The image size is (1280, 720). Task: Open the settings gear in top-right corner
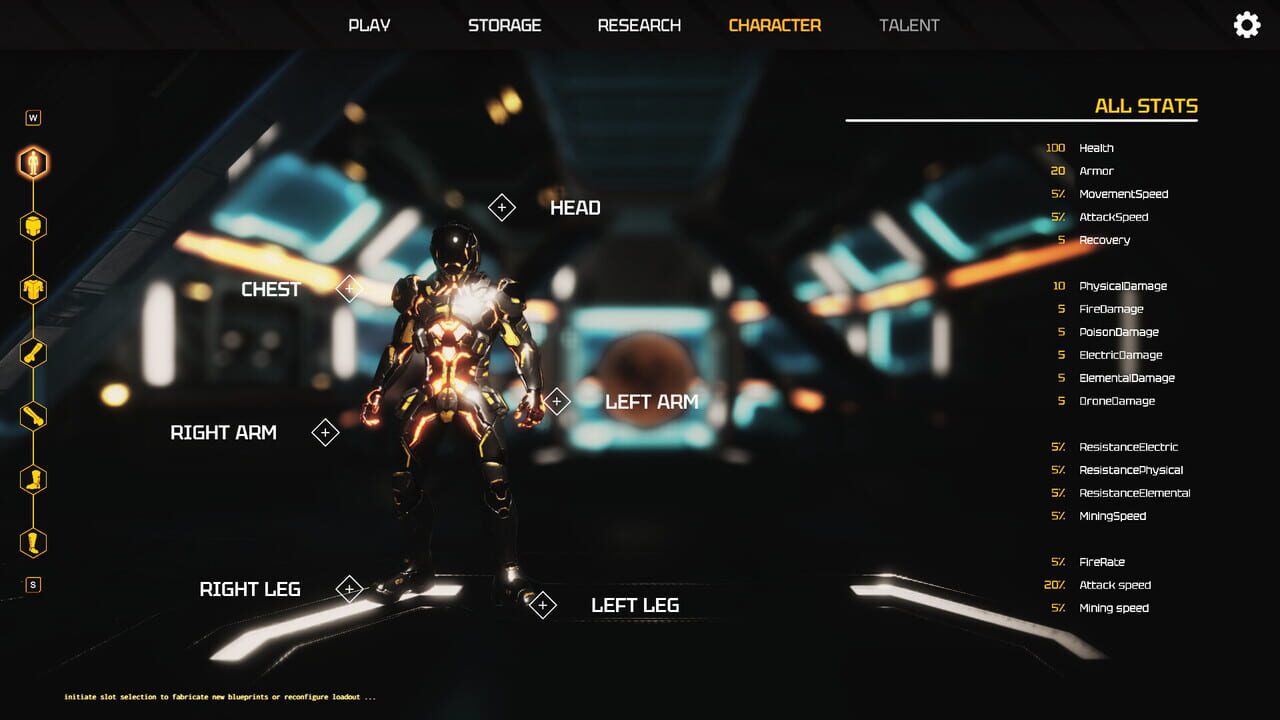[1246, 23]
